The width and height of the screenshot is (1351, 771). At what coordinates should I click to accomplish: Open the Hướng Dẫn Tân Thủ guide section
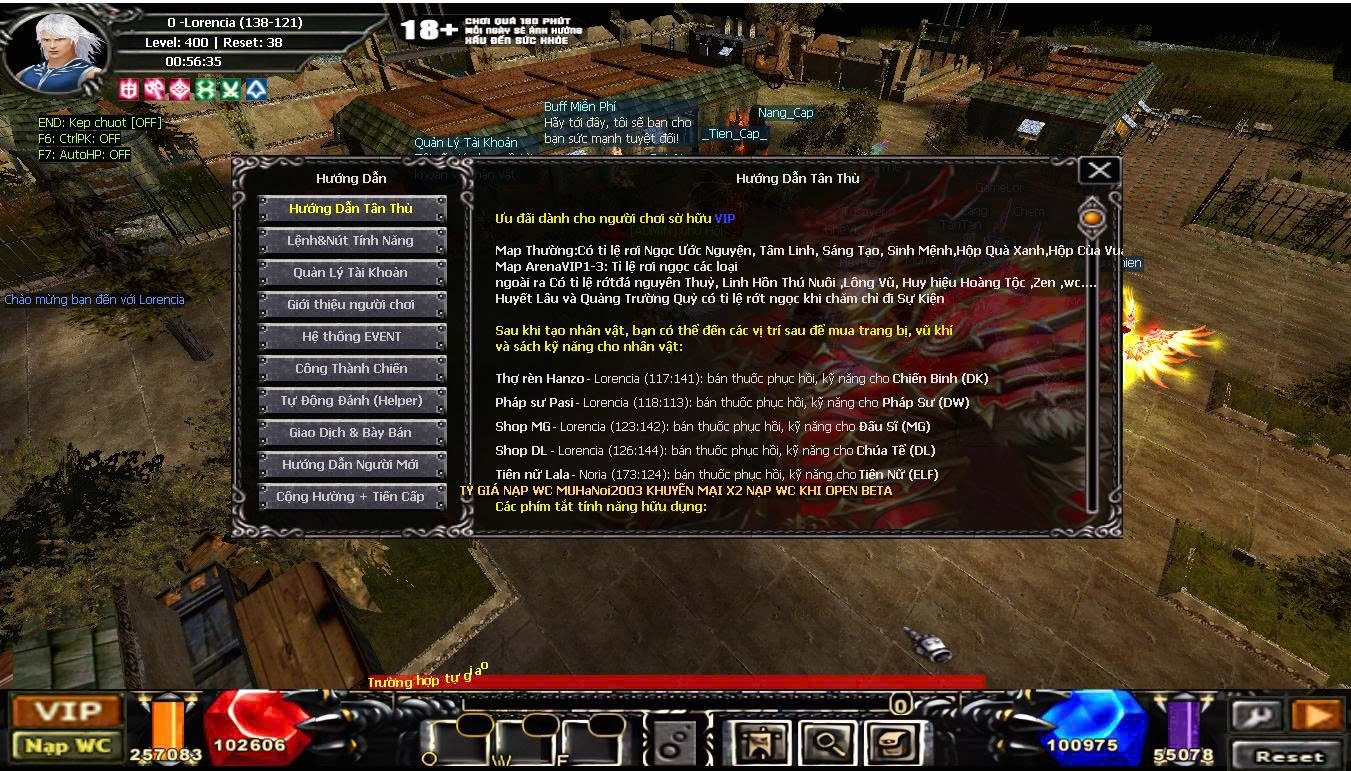351,209
